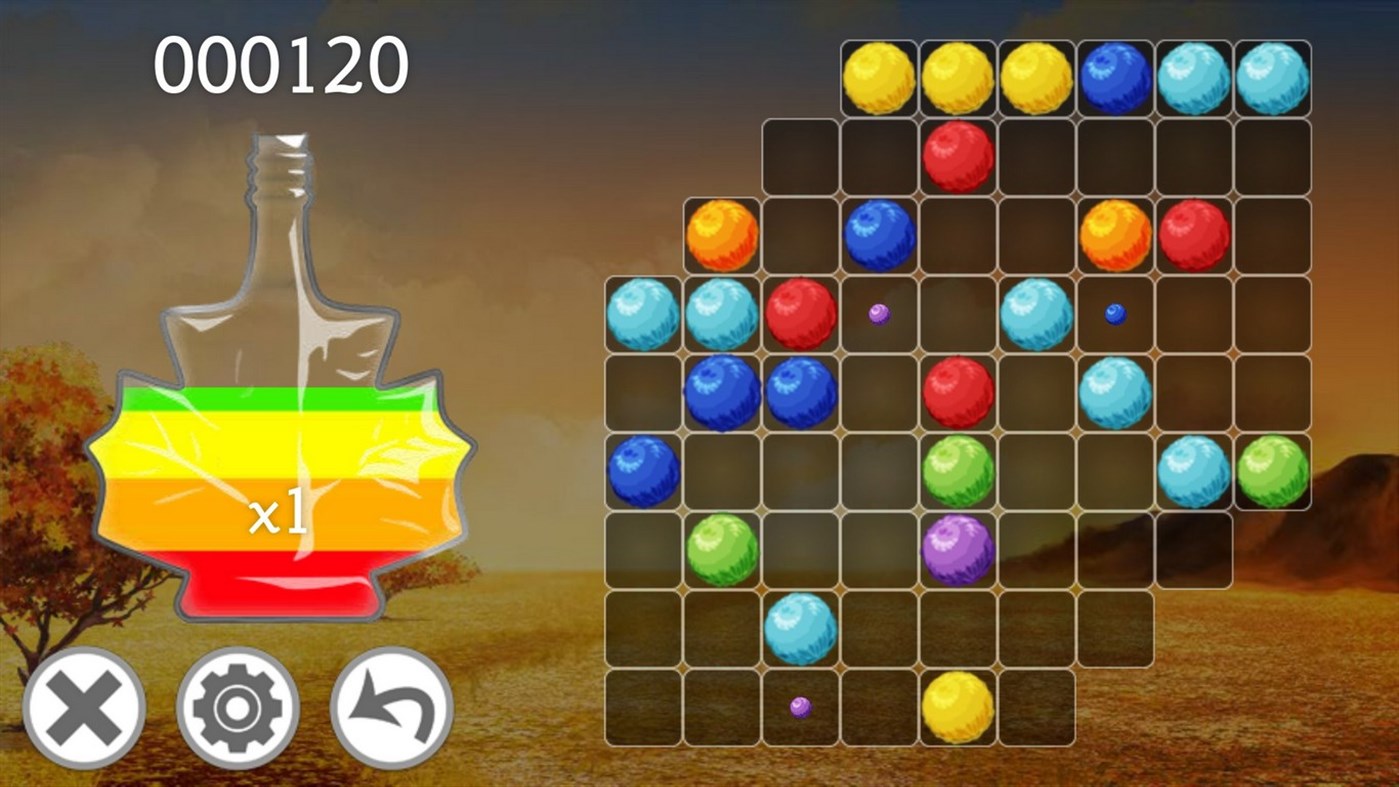Viewport: 1399px width, 787px height.
Task: Select the orange ball next to the red one
Action: tap(1113, 236)
